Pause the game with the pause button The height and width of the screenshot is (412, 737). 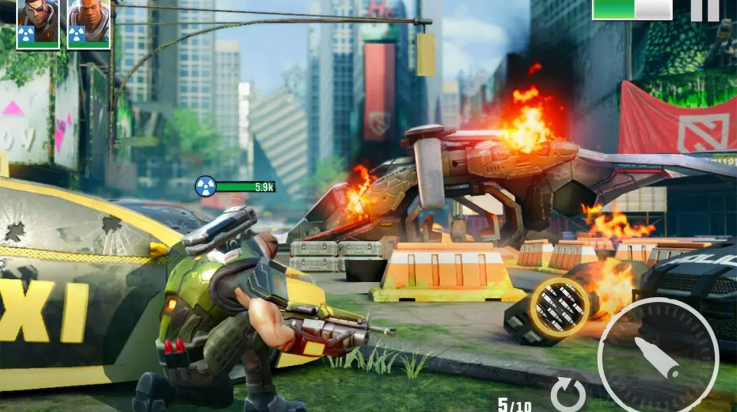coord(704,9)
